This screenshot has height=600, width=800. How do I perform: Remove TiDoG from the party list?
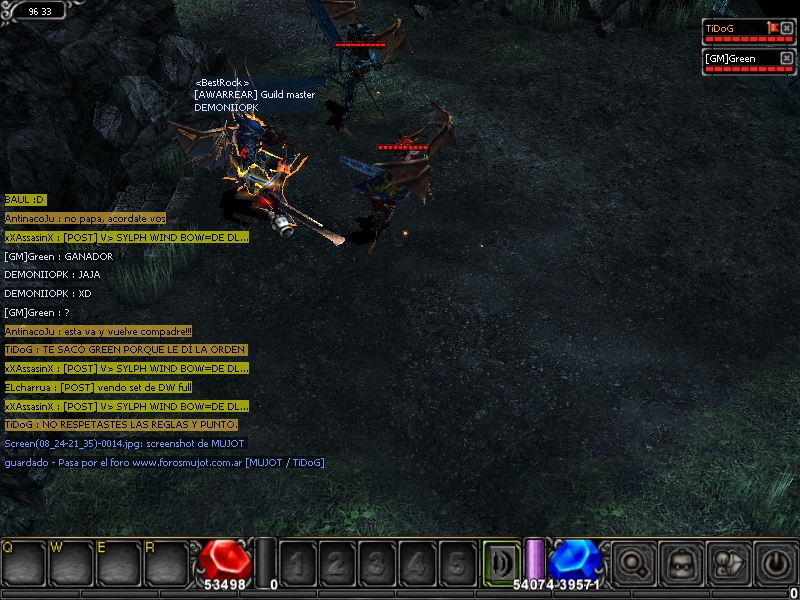786,28
